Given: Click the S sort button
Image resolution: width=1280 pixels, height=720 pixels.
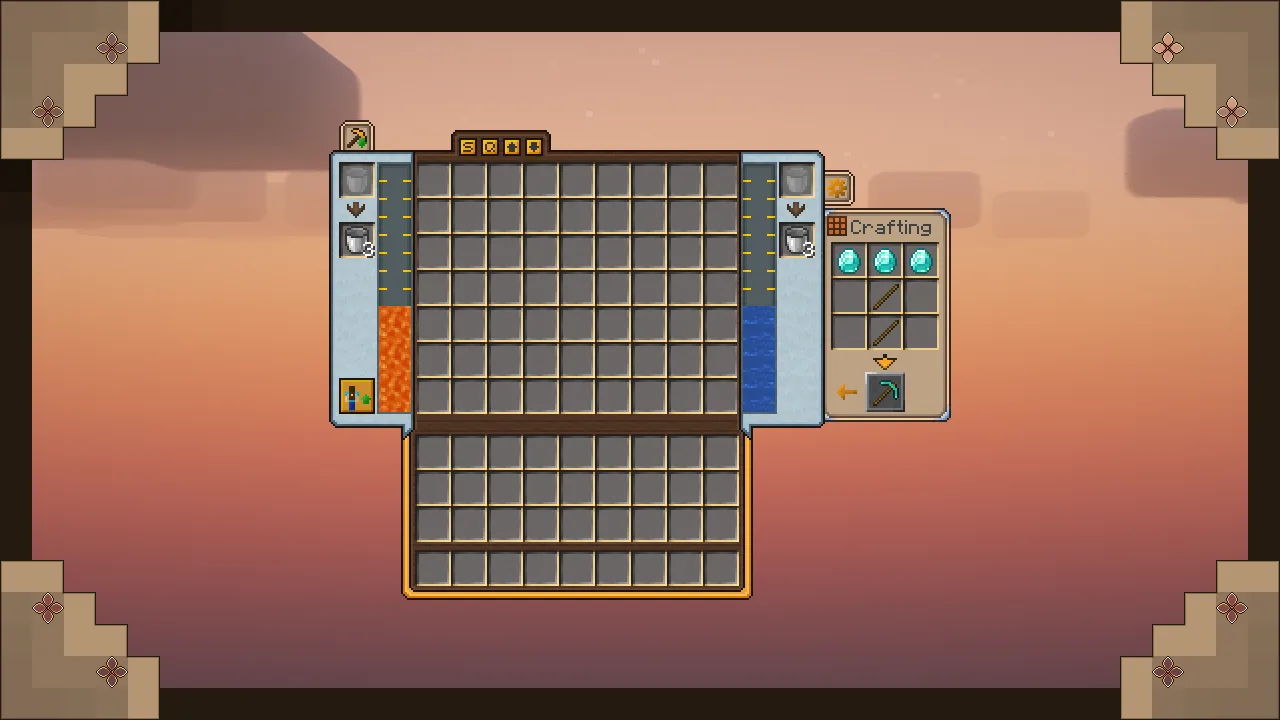Looking at the screenshot, I should [x=467, y=146].
